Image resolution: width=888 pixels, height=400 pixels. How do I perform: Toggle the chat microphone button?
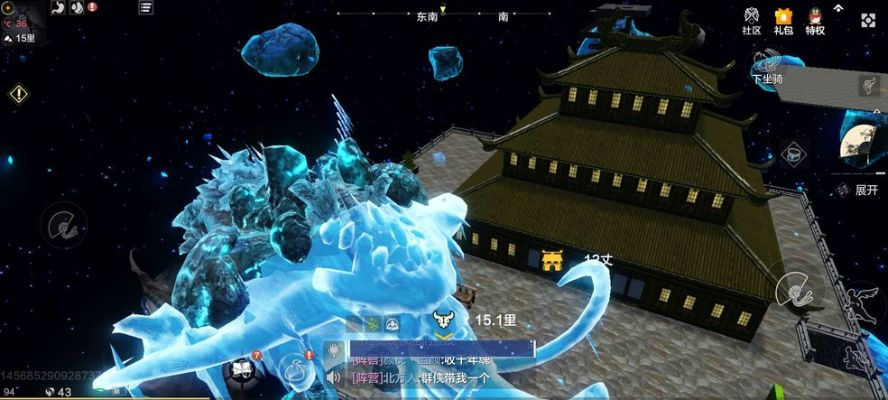[333, 351]
